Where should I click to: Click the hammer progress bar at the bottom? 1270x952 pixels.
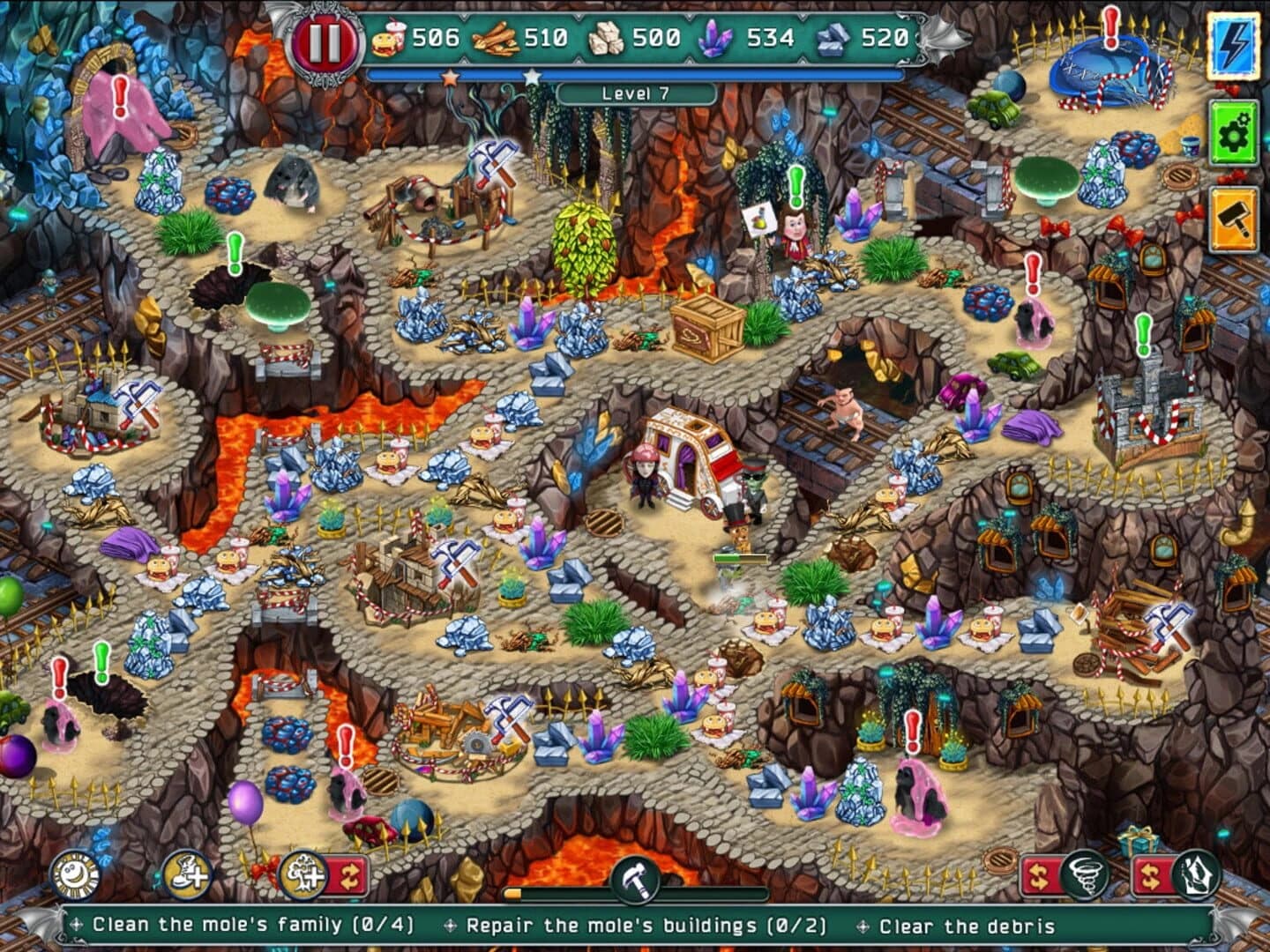click(637, 891)
